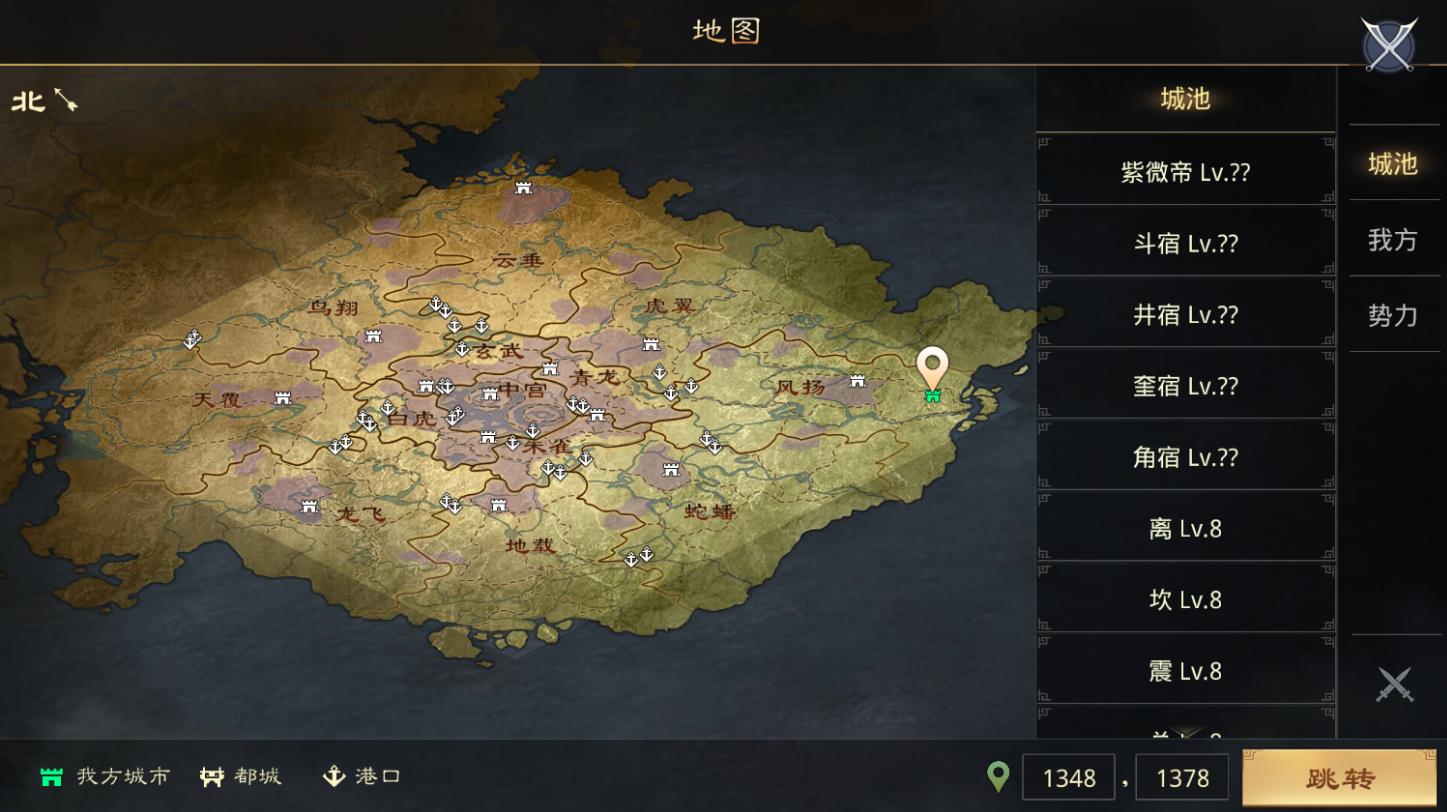Click the anchor port icon near 地载 region
The width and height of the screenshot is (1447, 812).
[x=631, y=560]
